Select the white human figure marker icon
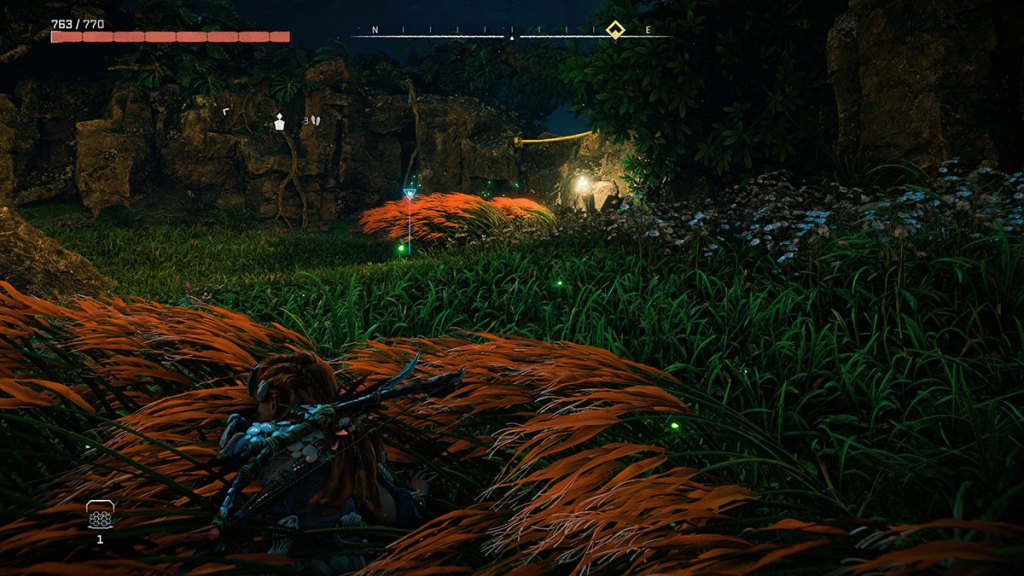This screenshot has width=1024, height=576. click(x=280, y=122)
